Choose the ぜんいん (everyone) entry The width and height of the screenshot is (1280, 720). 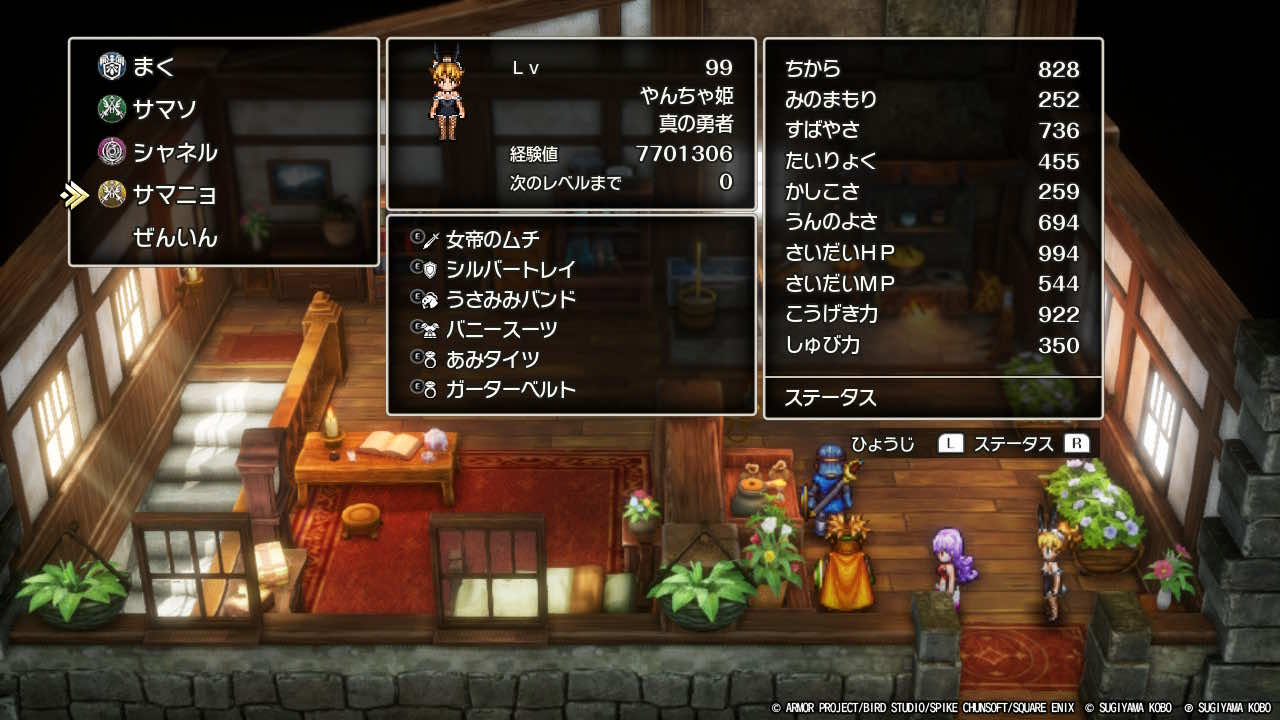175,238
